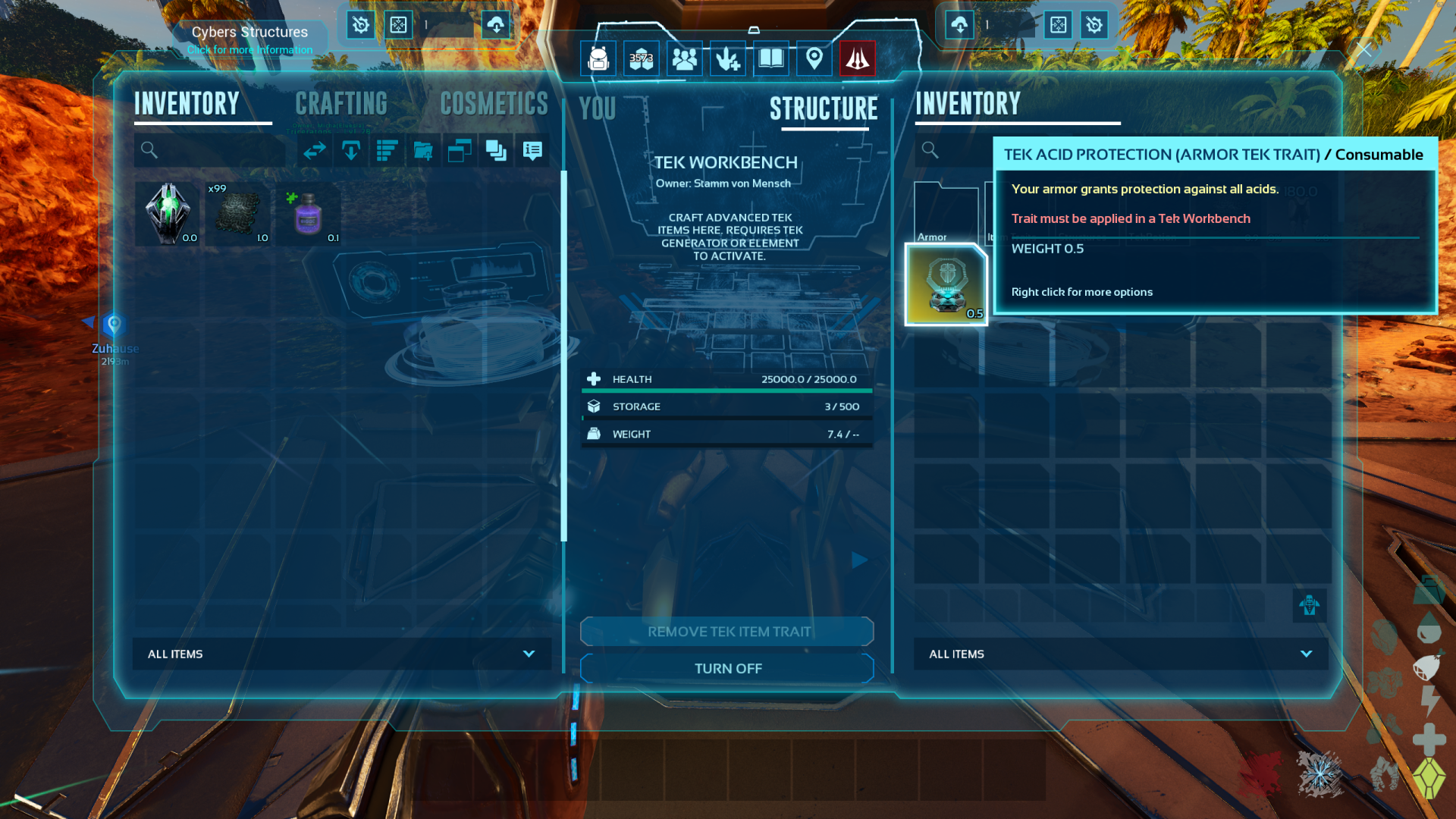Click the transfer all arrows icon
The width and height of the screenshot is (1456, 819).
pyautogui.click(x=315, y=151)
